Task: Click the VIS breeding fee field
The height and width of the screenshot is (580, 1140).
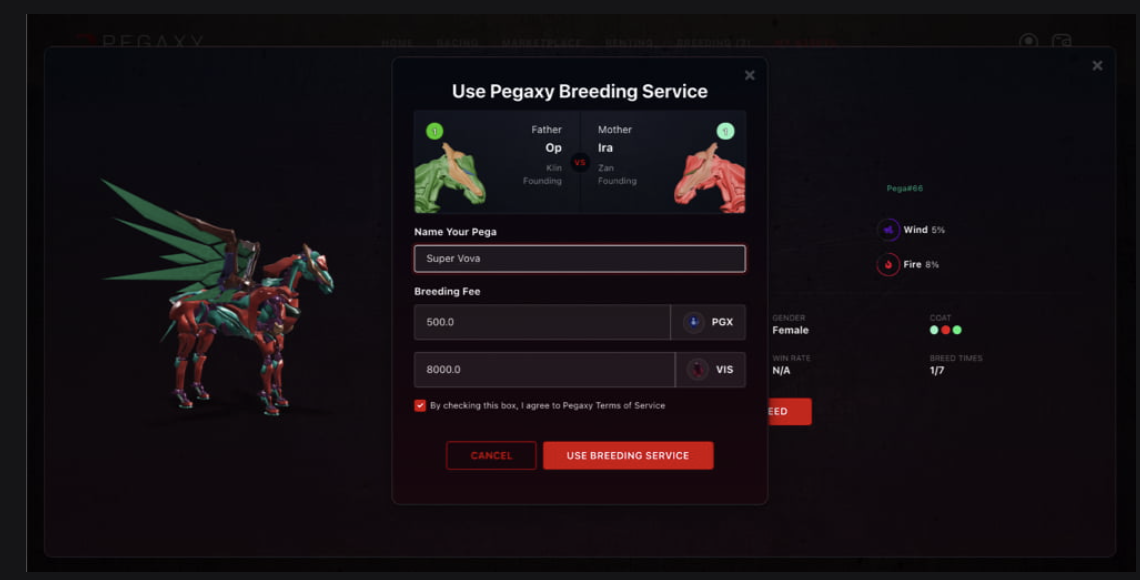Action: [x=544, y=370]
